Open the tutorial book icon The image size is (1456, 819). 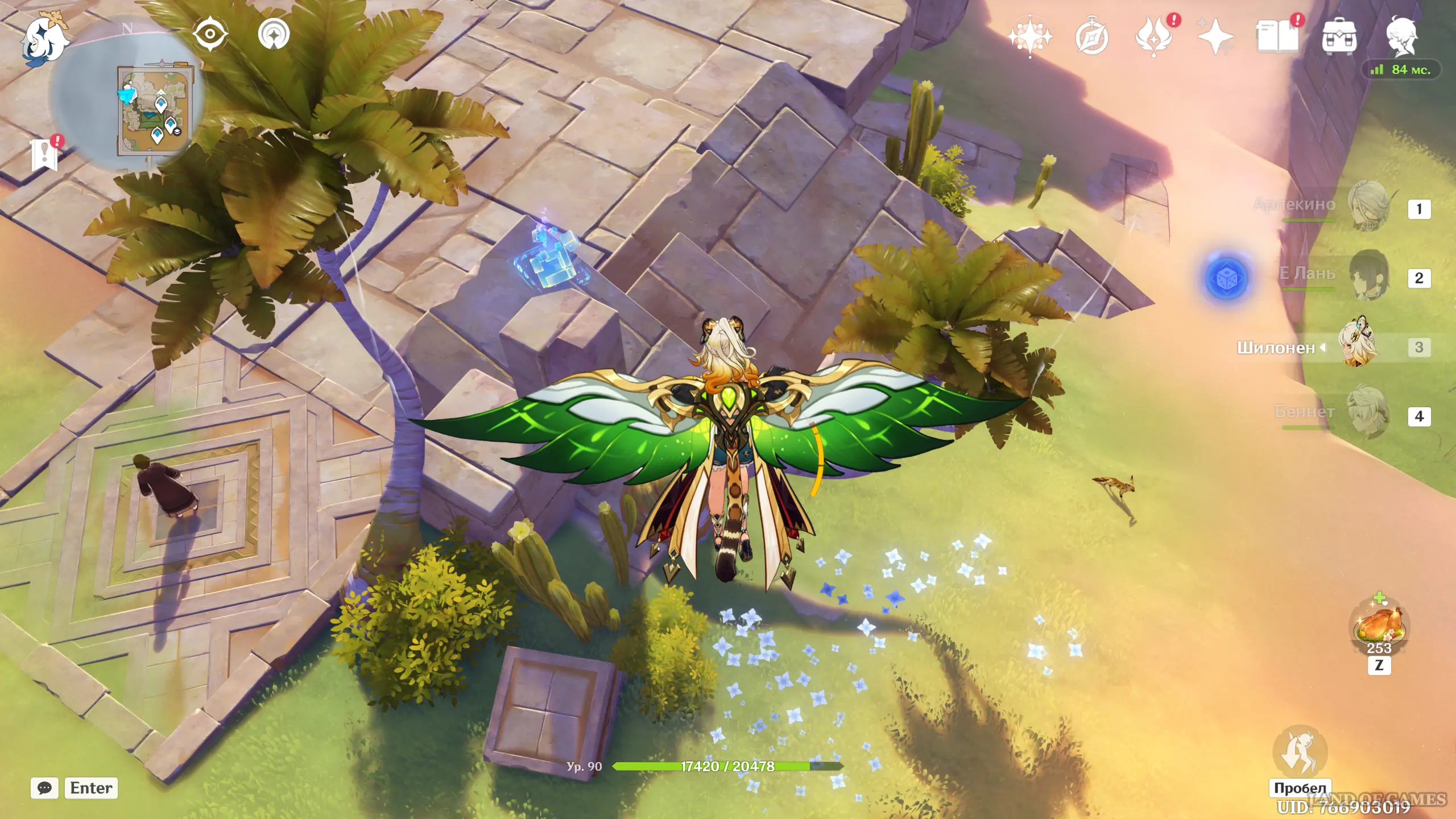[1277, 38]
